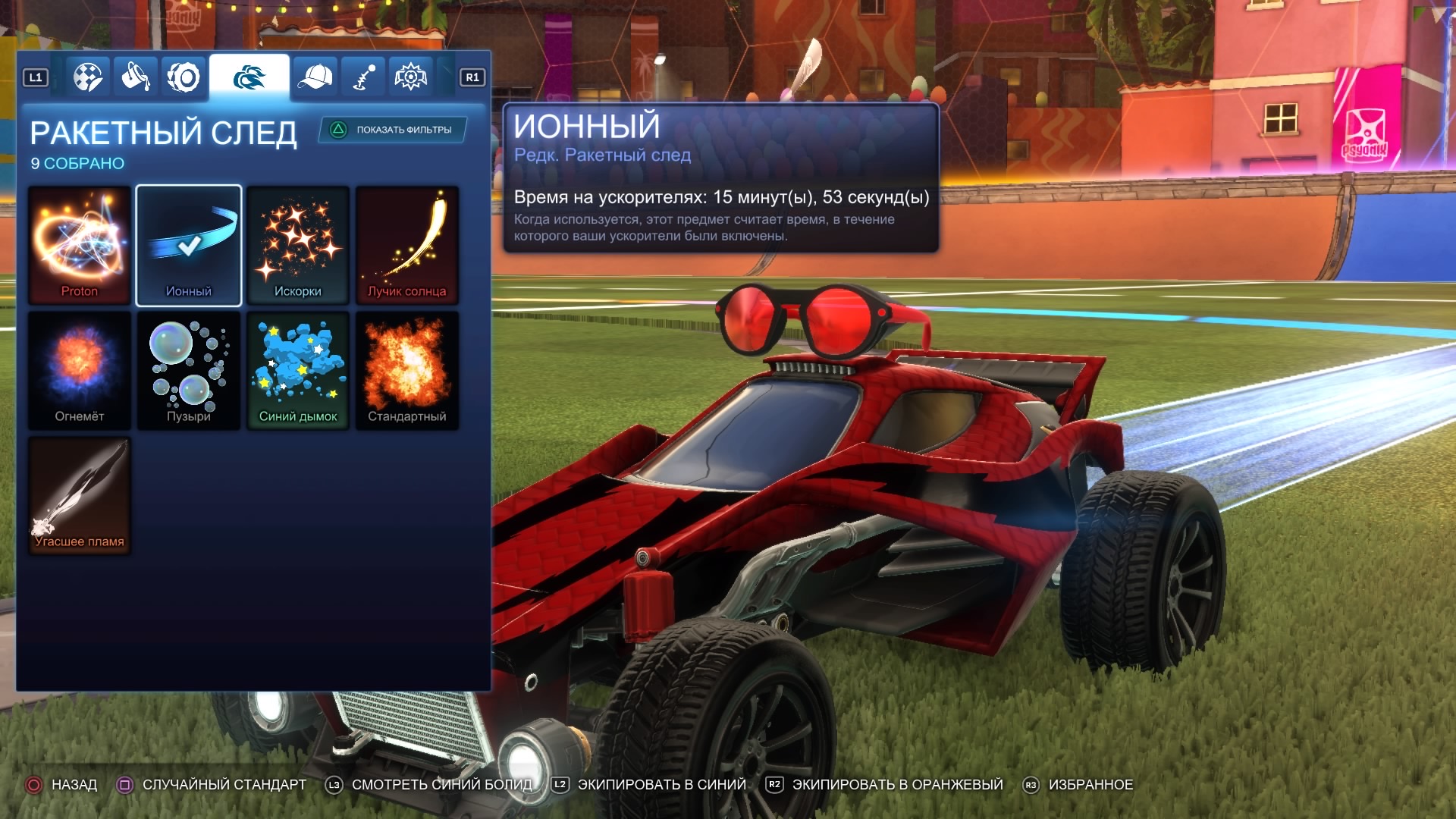
Task: Select the Угасшее пламя trail
Action: point(80,495)
